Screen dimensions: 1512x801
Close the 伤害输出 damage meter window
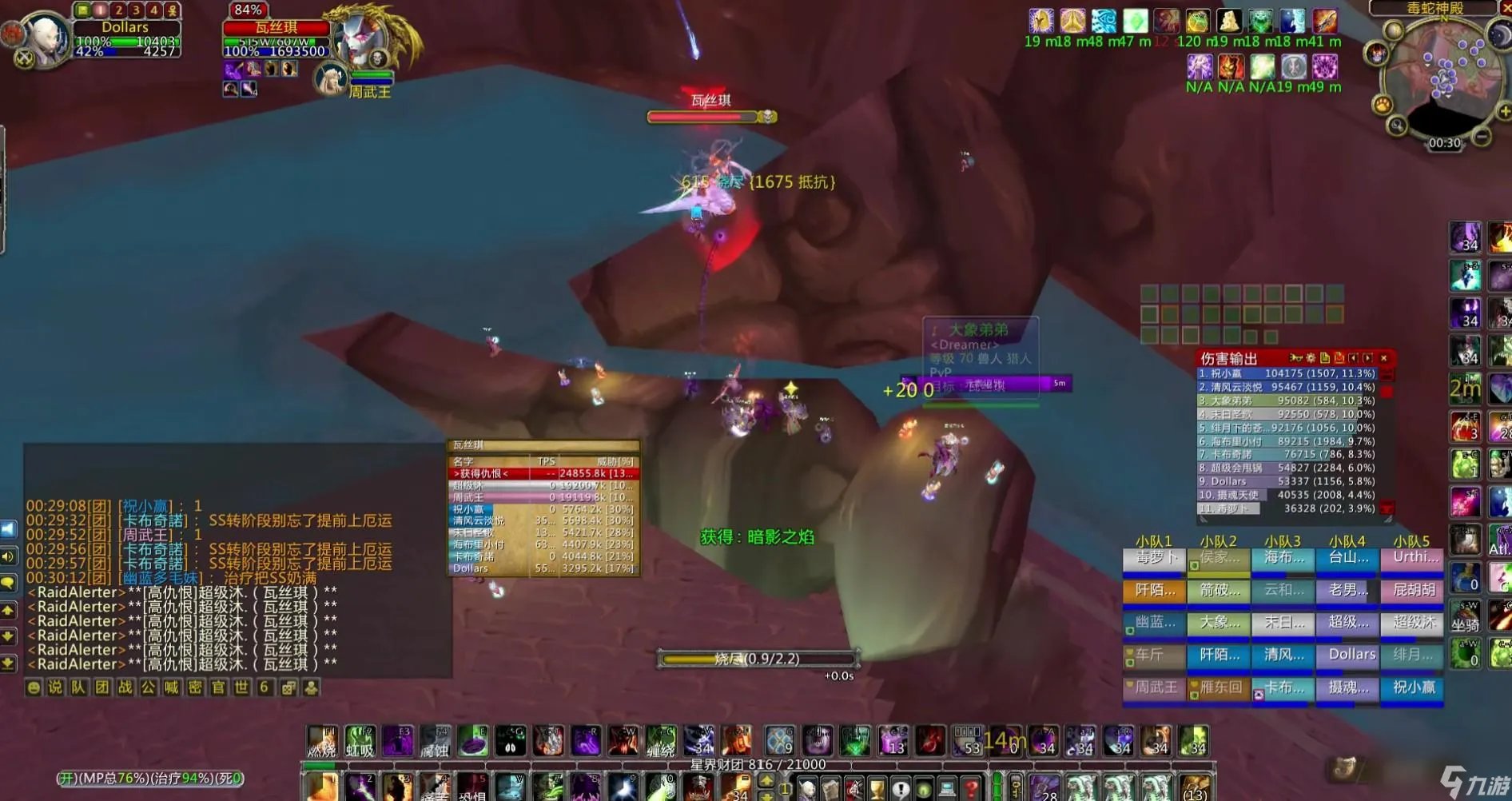[x=1384, y=358]
